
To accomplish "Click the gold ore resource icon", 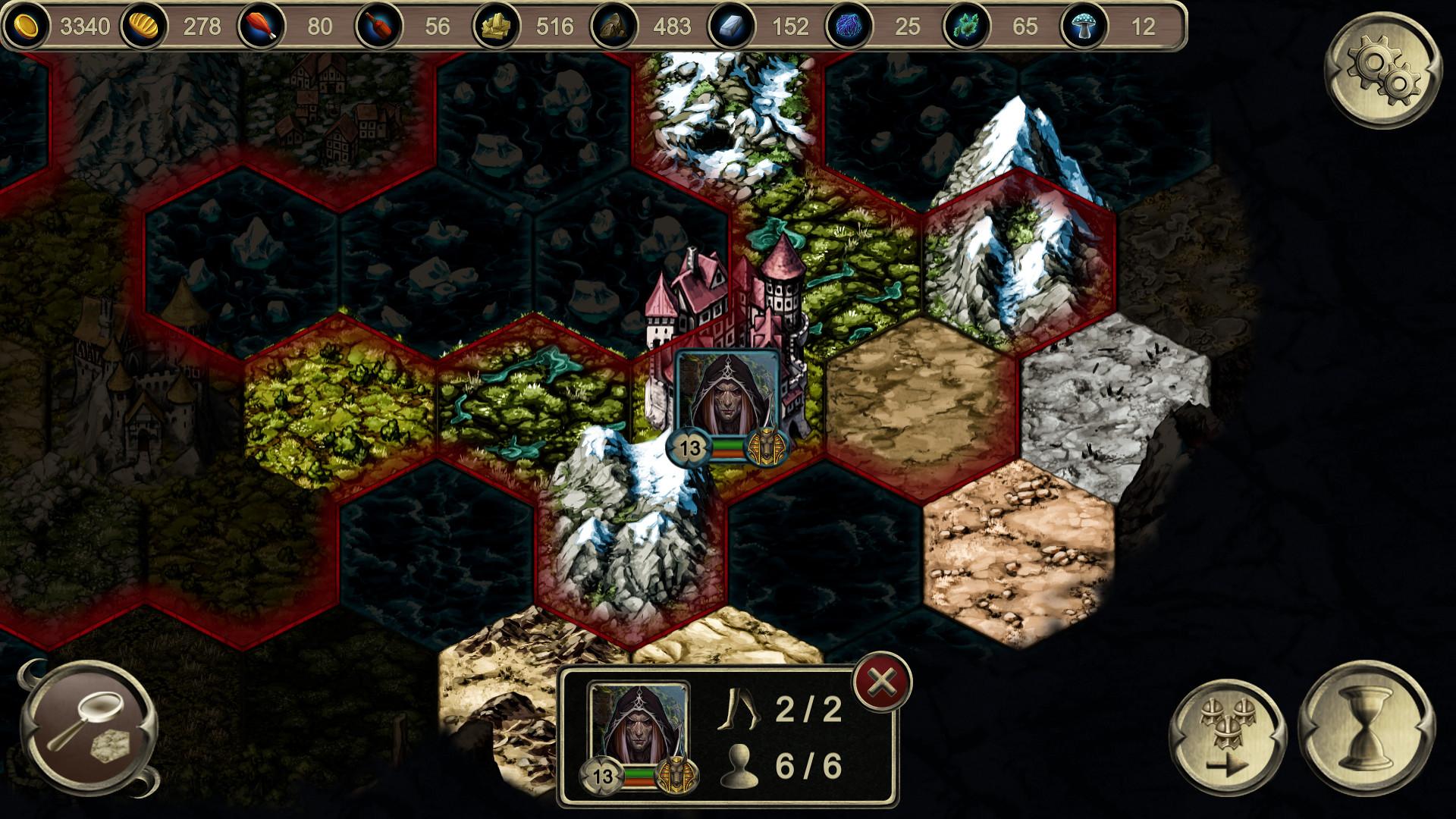I will coord(497,25).
